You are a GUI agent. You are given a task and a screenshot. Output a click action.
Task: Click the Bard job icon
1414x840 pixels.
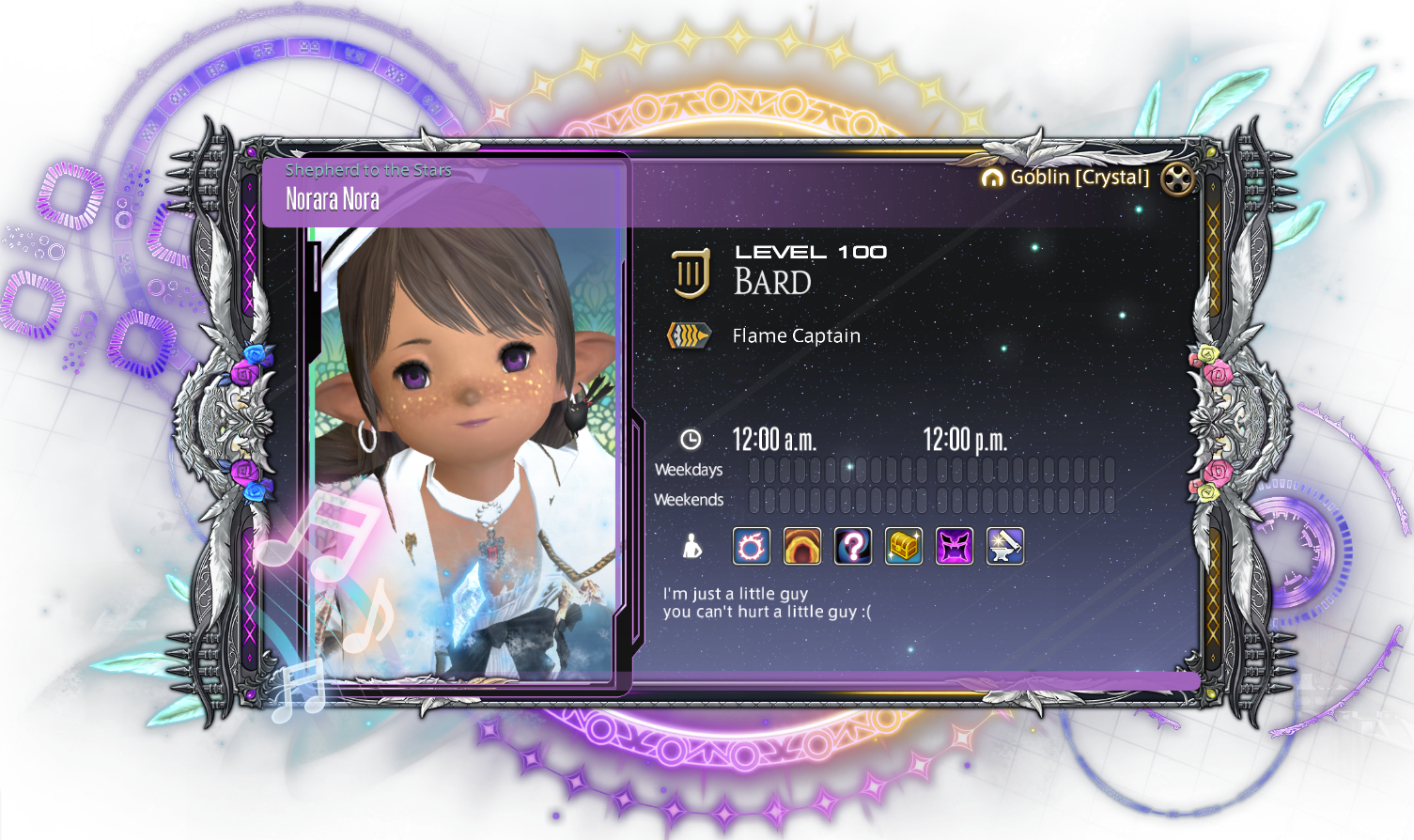(x=691, y=273)
